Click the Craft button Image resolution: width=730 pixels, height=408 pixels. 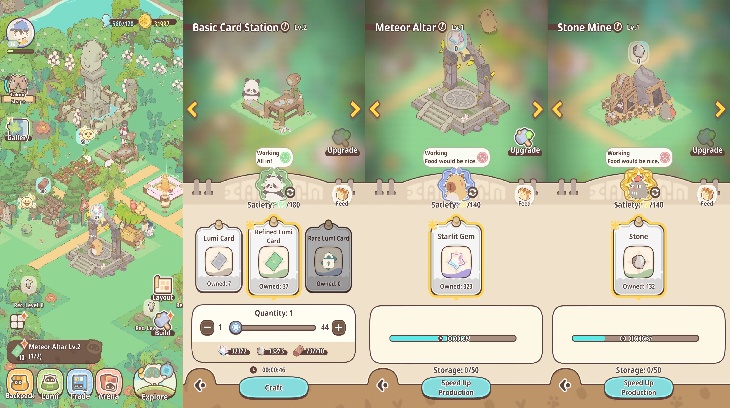click(x=273, y=386)
